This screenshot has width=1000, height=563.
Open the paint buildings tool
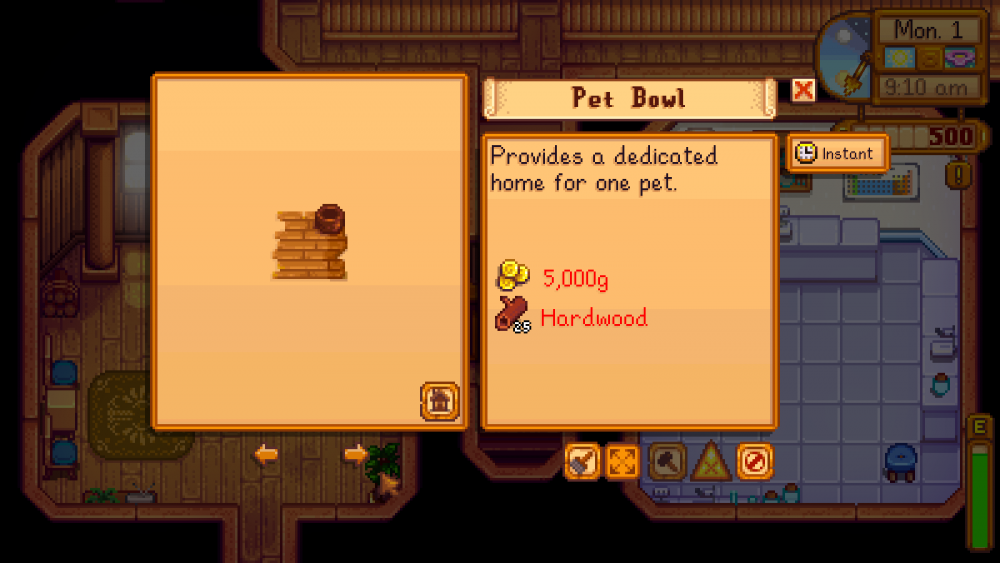(582, 461)
